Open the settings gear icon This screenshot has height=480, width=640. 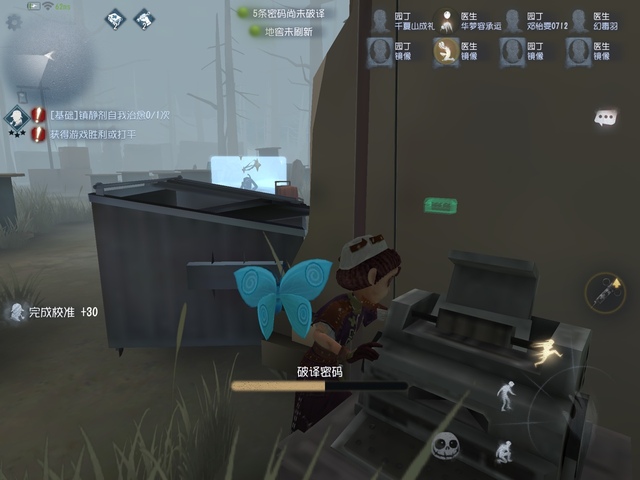coord(13,21)
